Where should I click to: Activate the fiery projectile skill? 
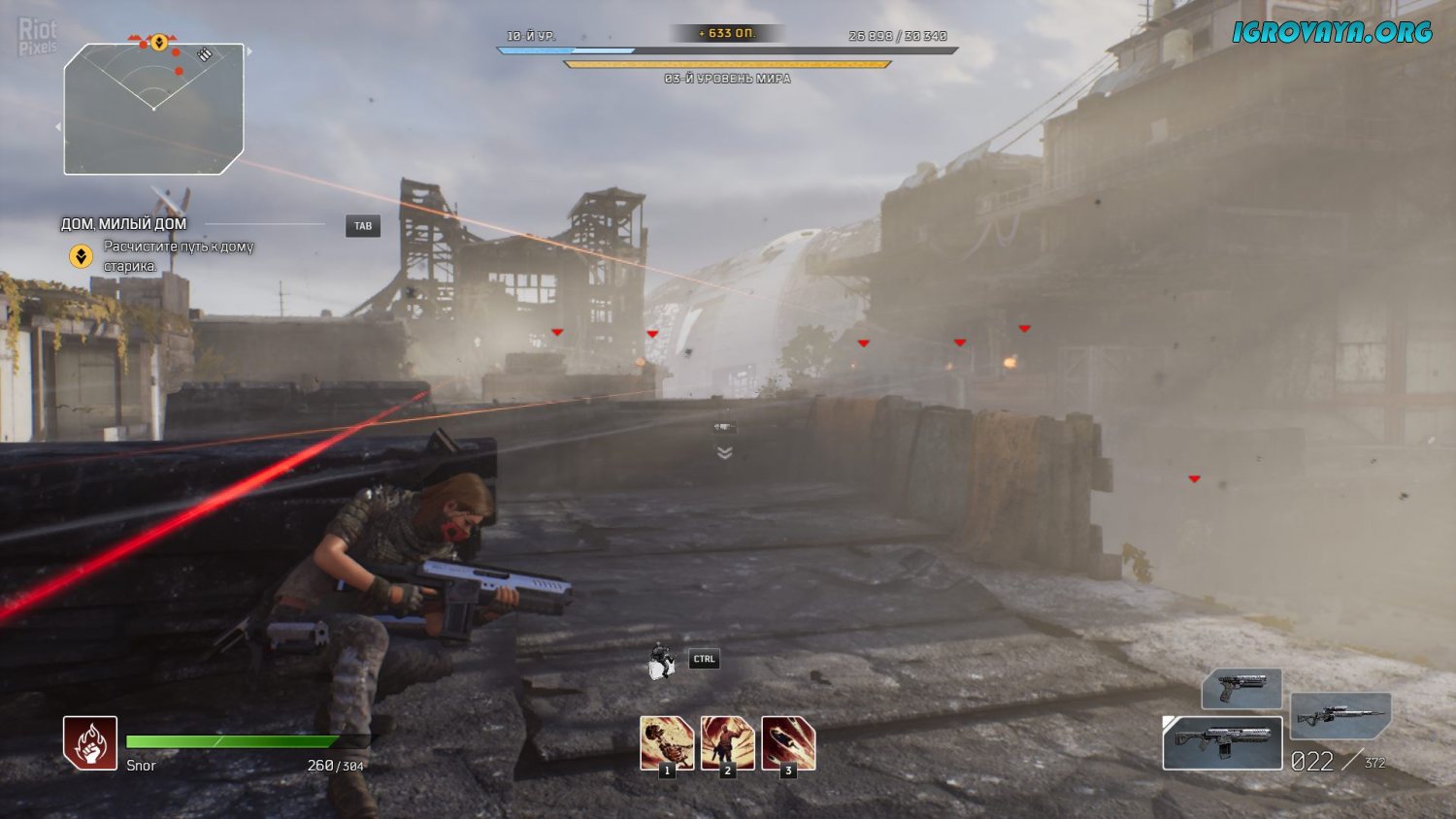(x=788, y=743)
